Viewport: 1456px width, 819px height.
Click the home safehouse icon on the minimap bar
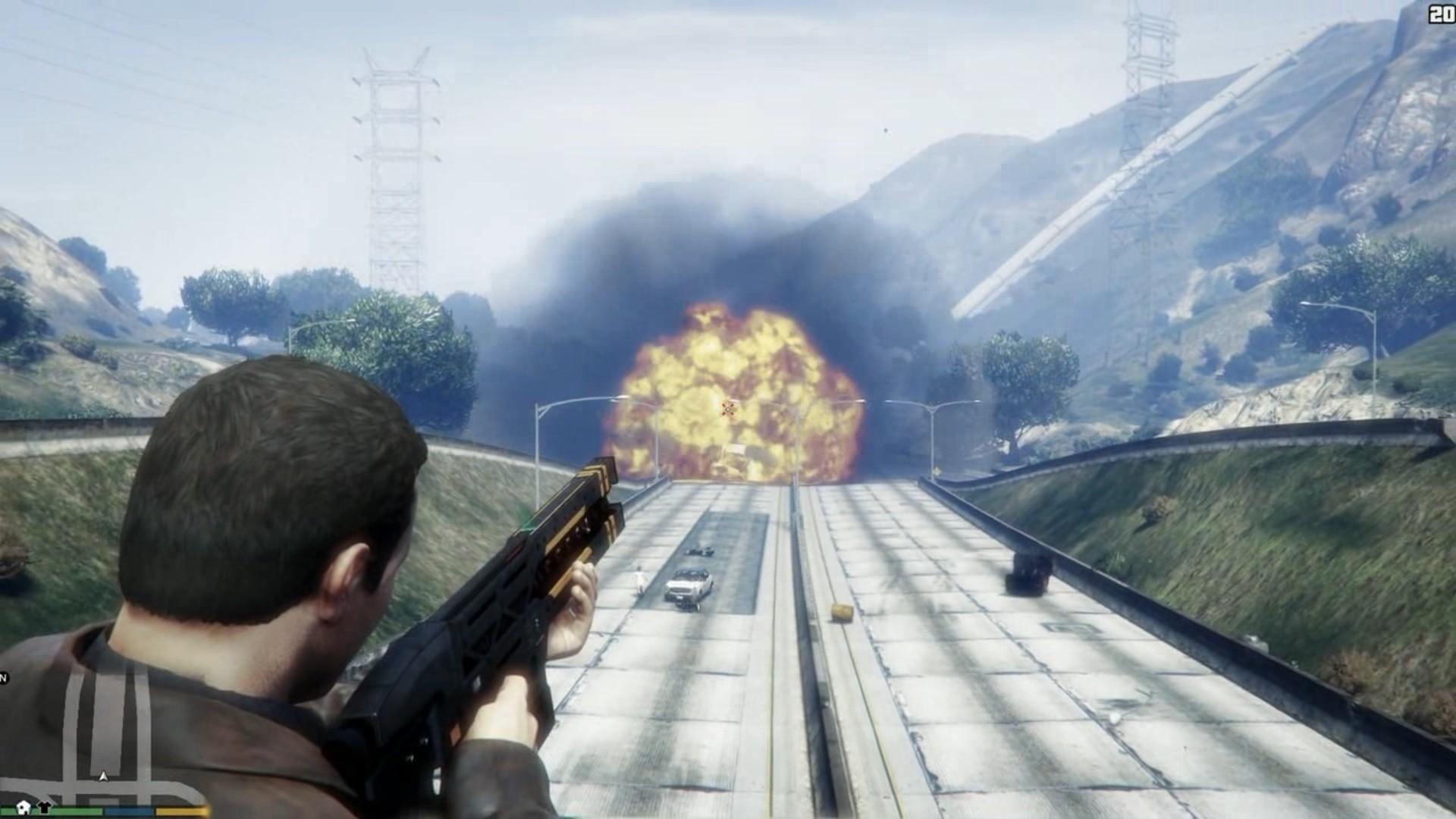point(23,808)
